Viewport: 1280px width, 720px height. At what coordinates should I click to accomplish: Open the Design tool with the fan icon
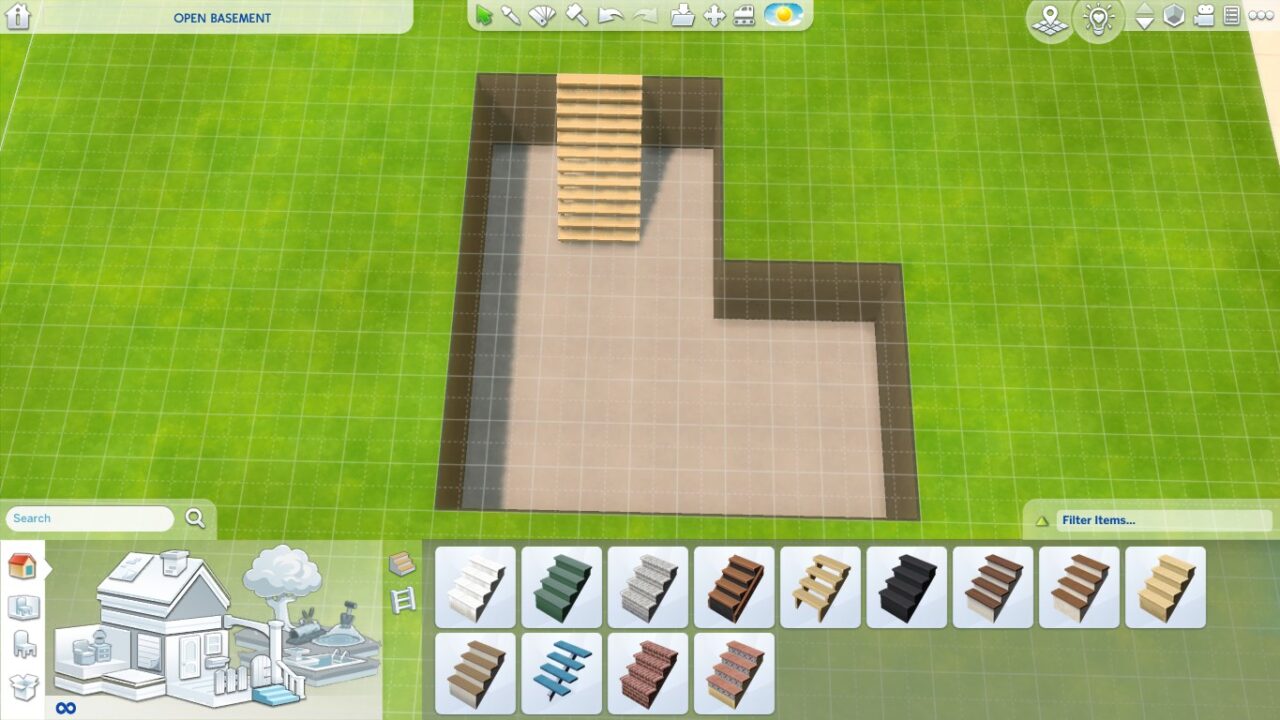coord(540,14)
